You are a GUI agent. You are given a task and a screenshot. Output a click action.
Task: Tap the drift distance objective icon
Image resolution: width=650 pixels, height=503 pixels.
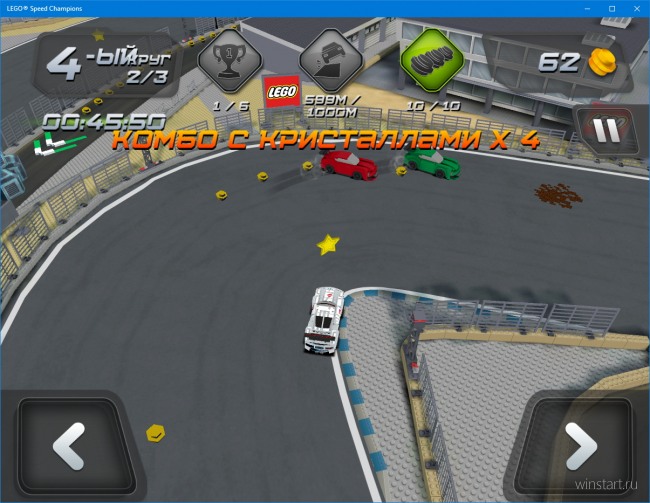[330, 60]
